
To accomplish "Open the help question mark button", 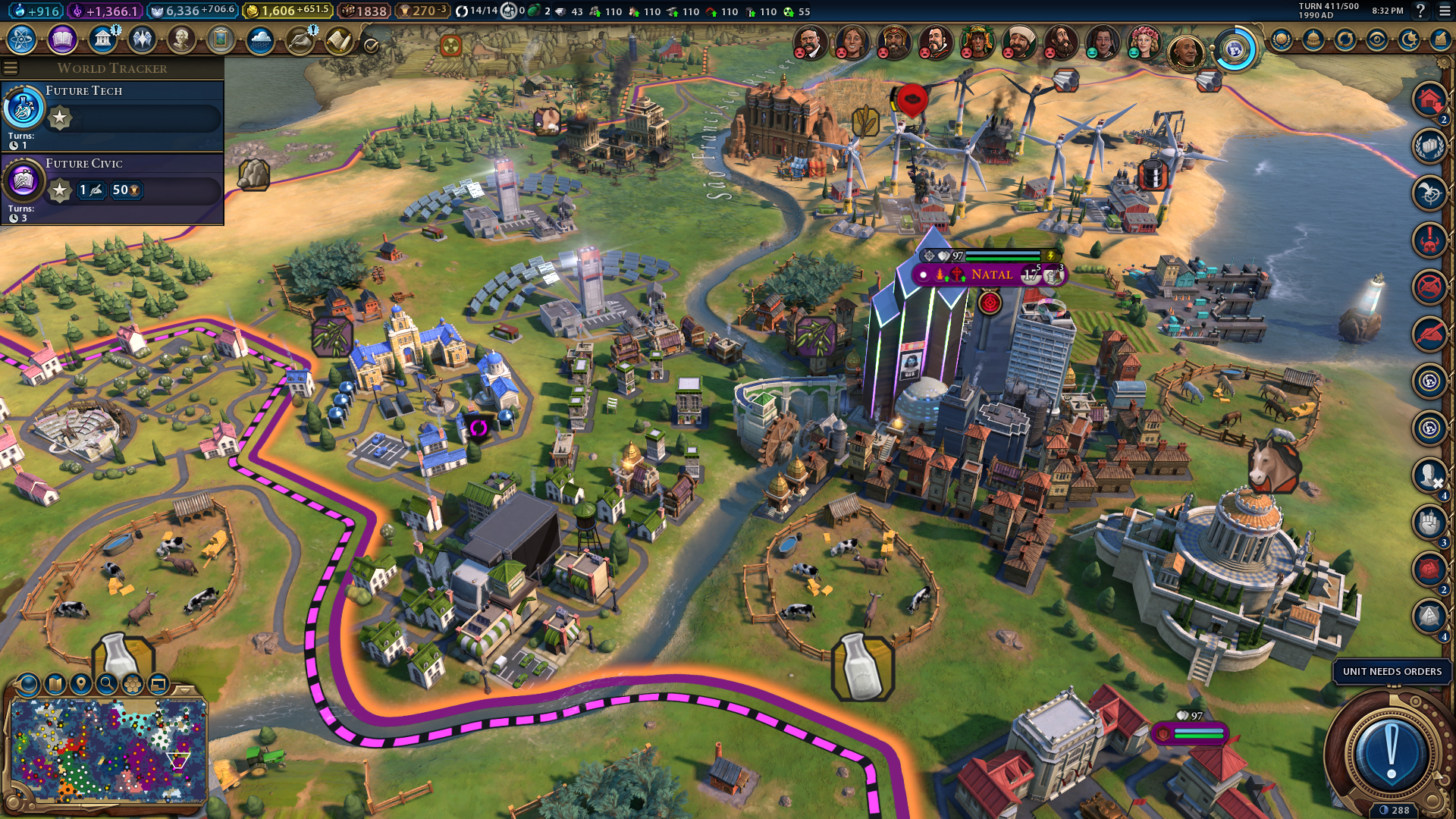I will (x=1420, y=11).
